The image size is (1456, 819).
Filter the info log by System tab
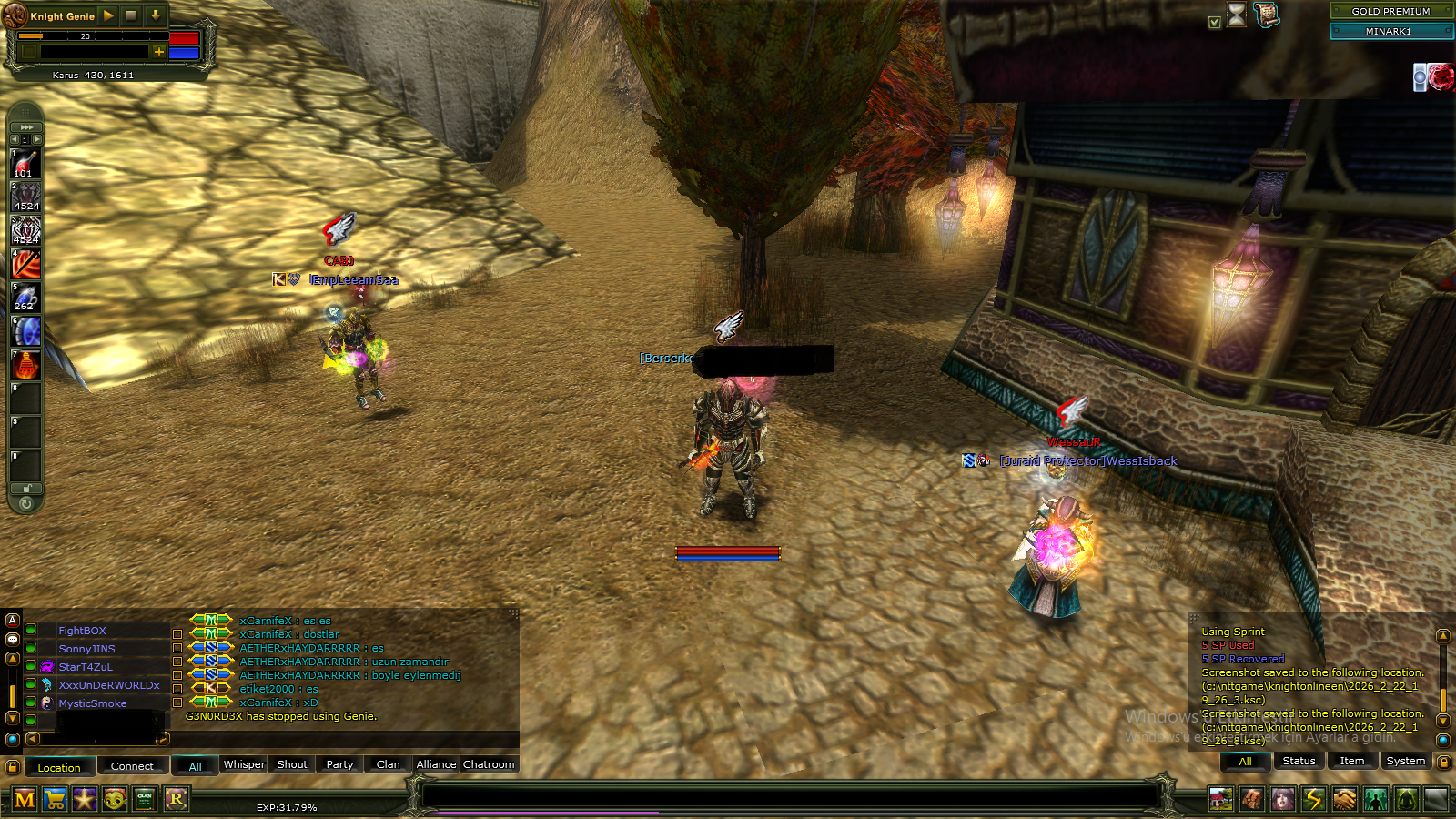1405,761
